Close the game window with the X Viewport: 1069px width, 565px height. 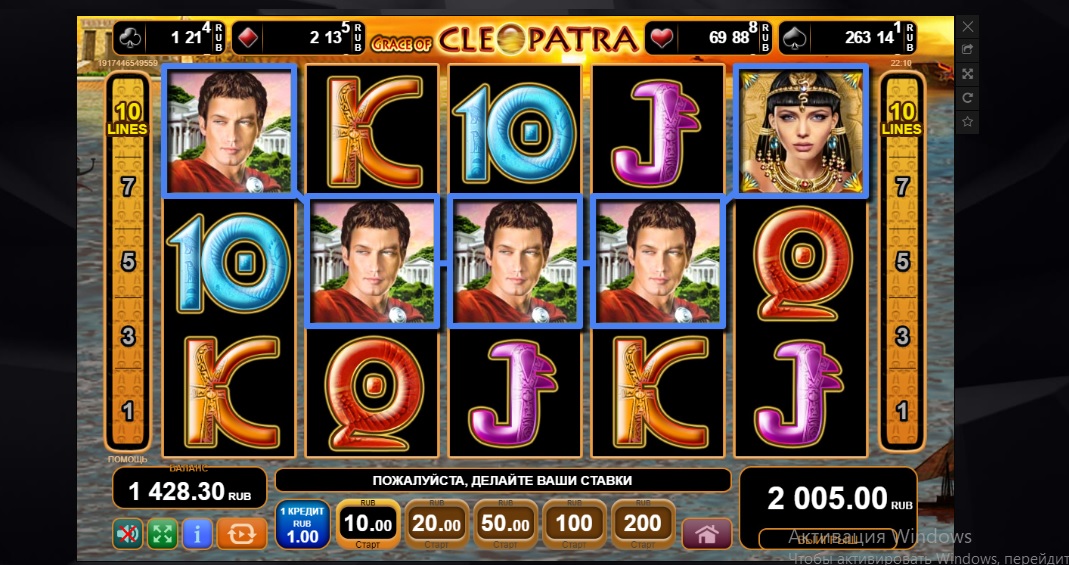[968, 25]
